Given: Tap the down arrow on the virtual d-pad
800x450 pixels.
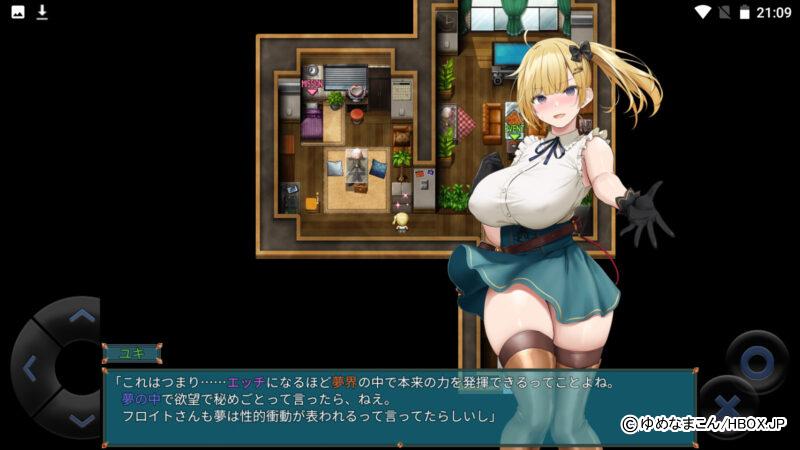Looking at the screenshot, I should tap(81, 421).
